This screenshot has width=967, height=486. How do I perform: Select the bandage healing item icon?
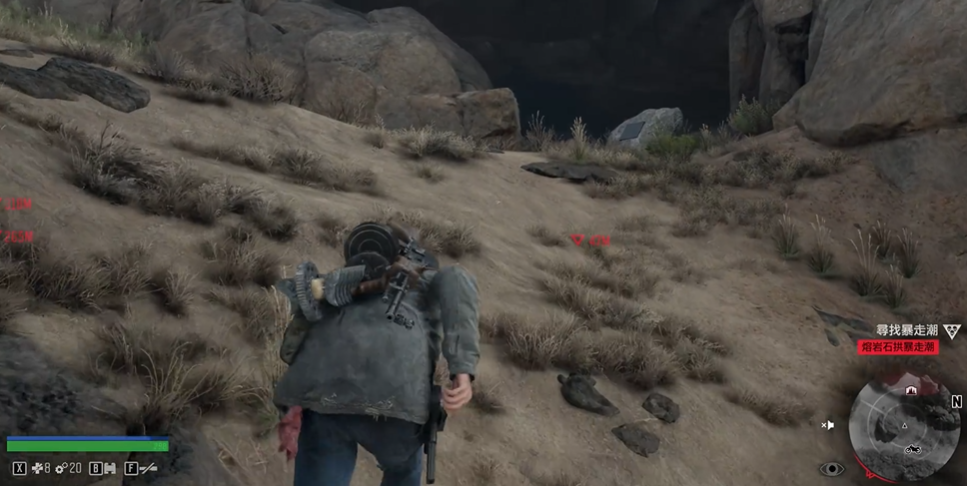click(x=37, y=467)
